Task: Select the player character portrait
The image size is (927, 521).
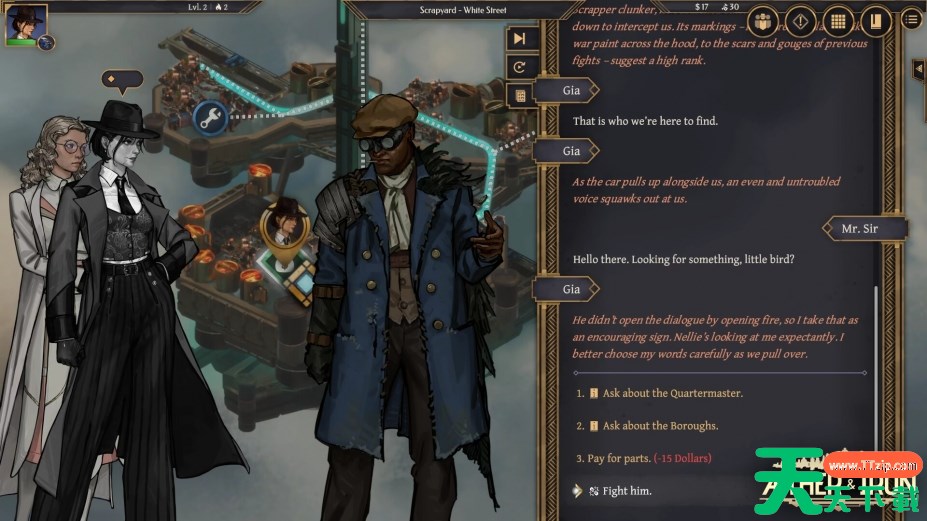Action: click(x=20, y=24)
